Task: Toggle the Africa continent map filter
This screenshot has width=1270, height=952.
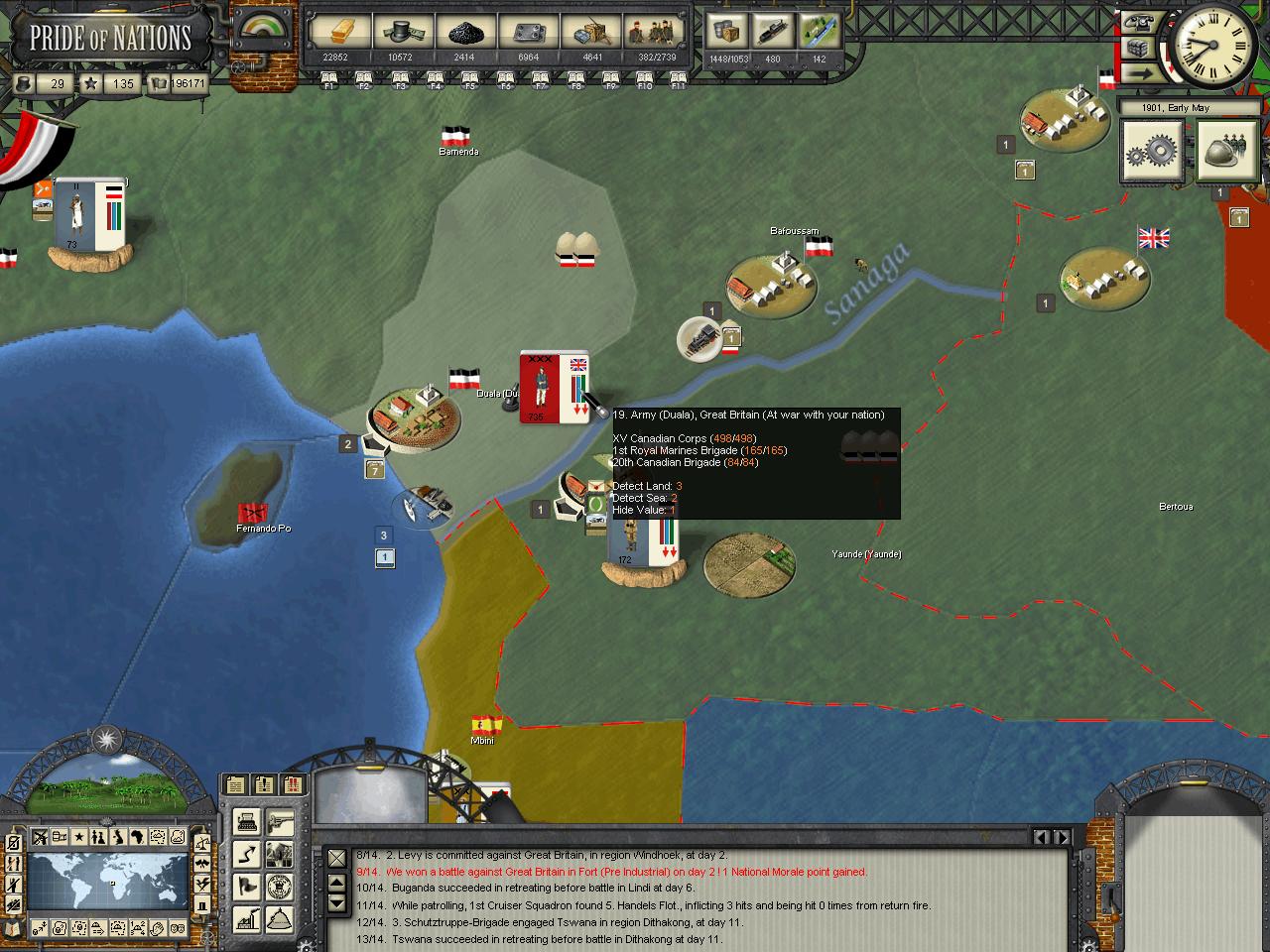Action: point(136,838)
